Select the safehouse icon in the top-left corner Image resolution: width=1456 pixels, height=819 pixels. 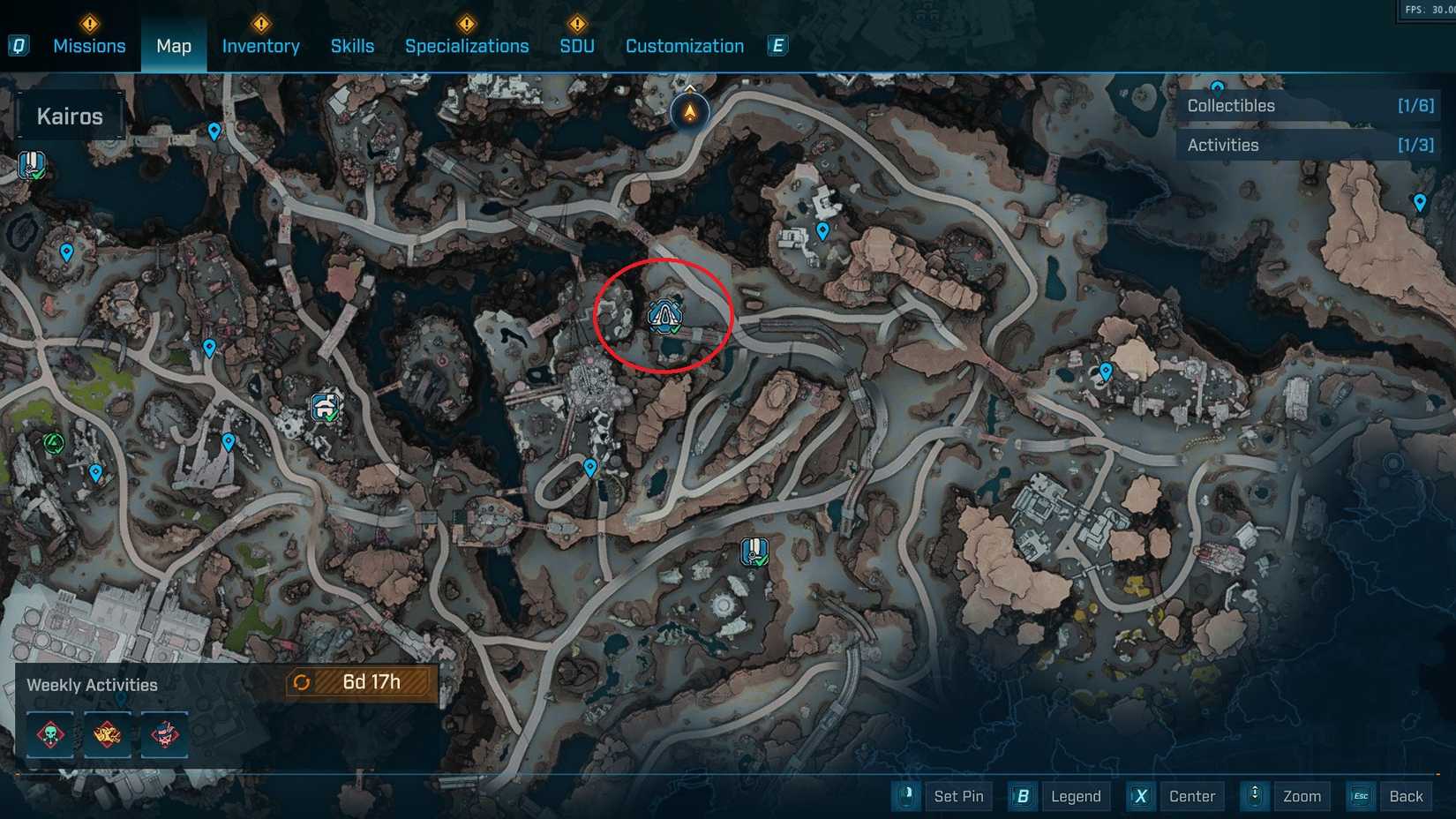point(32,163)
